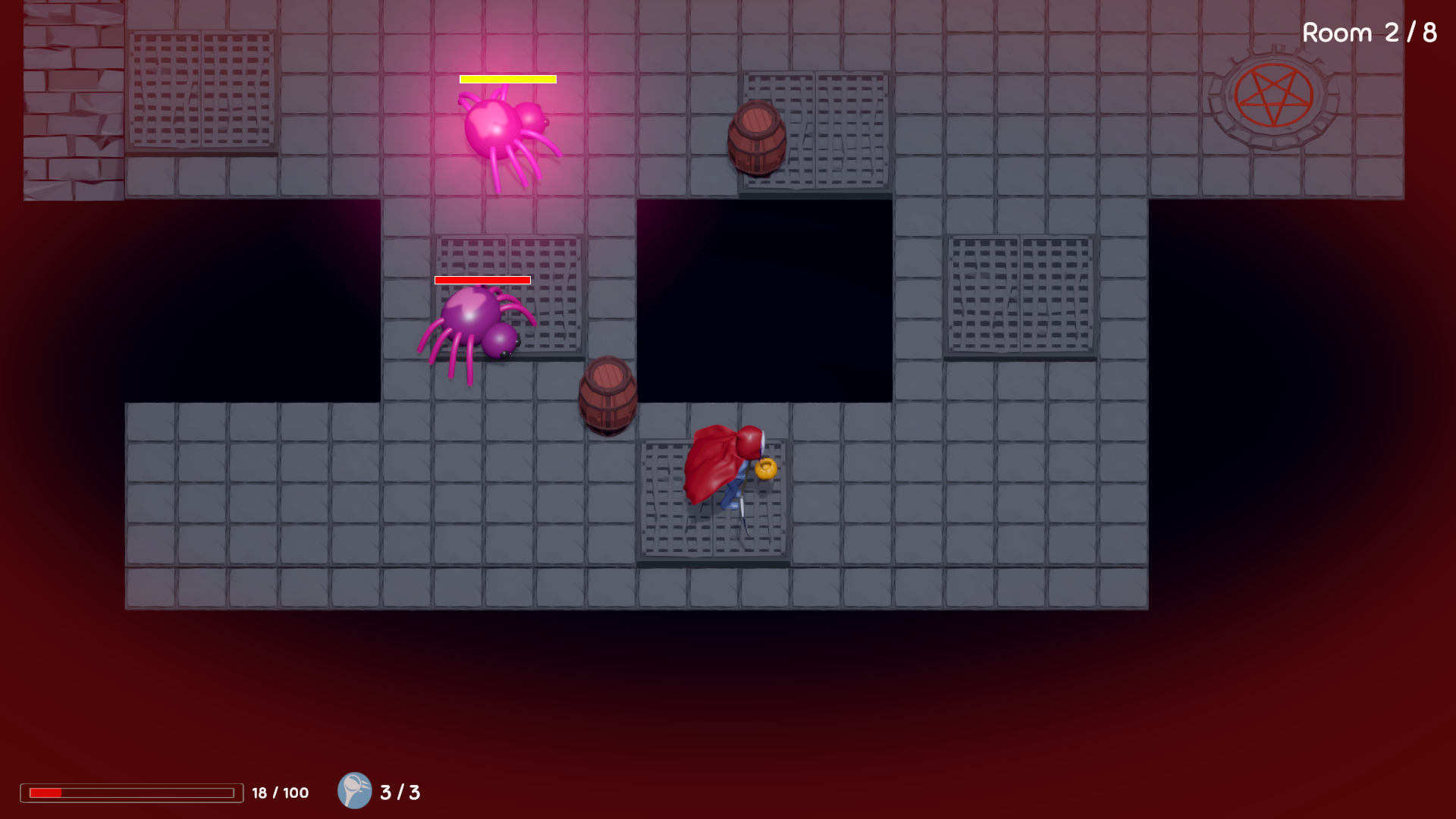Click the top-left wall grates
The image size is (1456, 819).
click(x=201, y=87)
